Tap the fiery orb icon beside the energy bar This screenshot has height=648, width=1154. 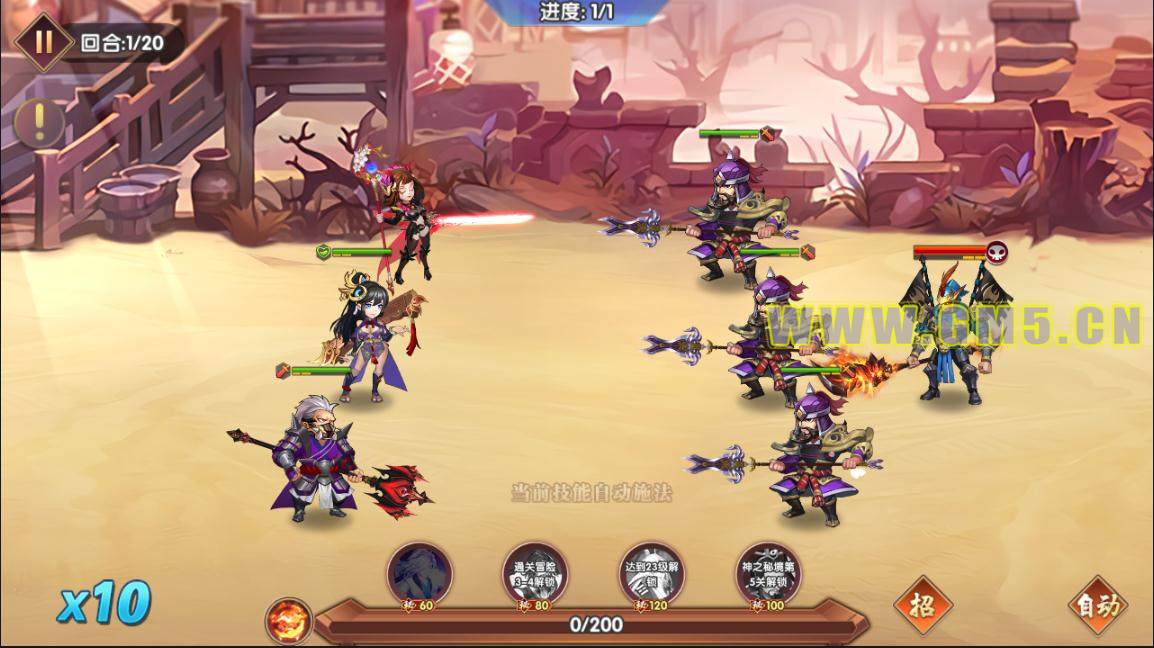(x=289, y=620)
